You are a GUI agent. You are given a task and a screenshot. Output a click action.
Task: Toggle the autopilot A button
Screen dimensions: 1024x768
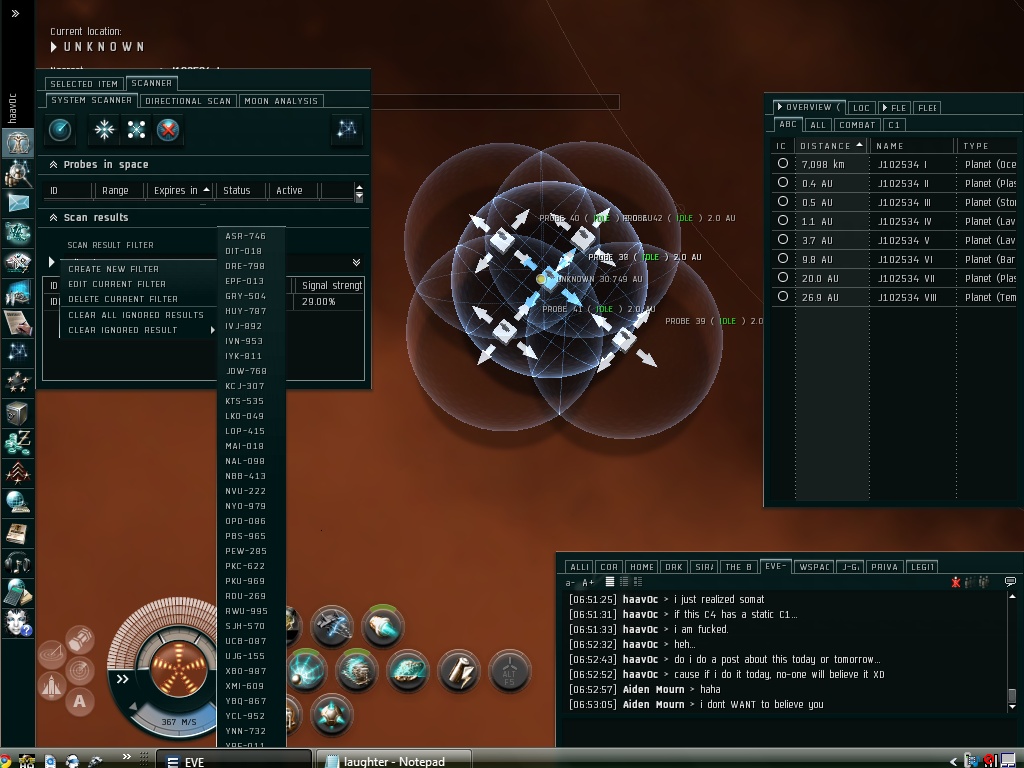79,701
